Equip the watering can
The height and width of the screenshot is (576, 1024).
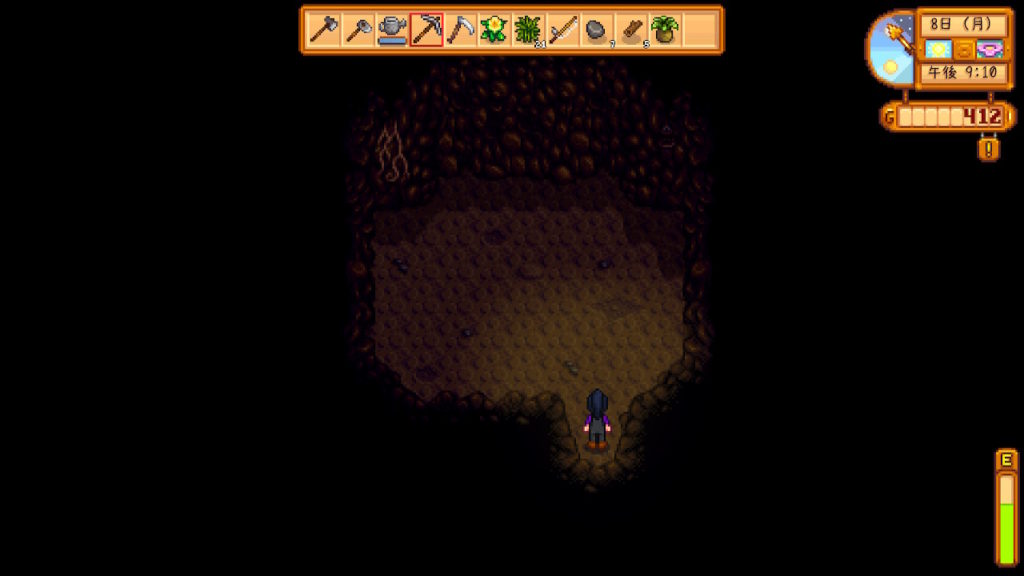(x=392, y=30)
